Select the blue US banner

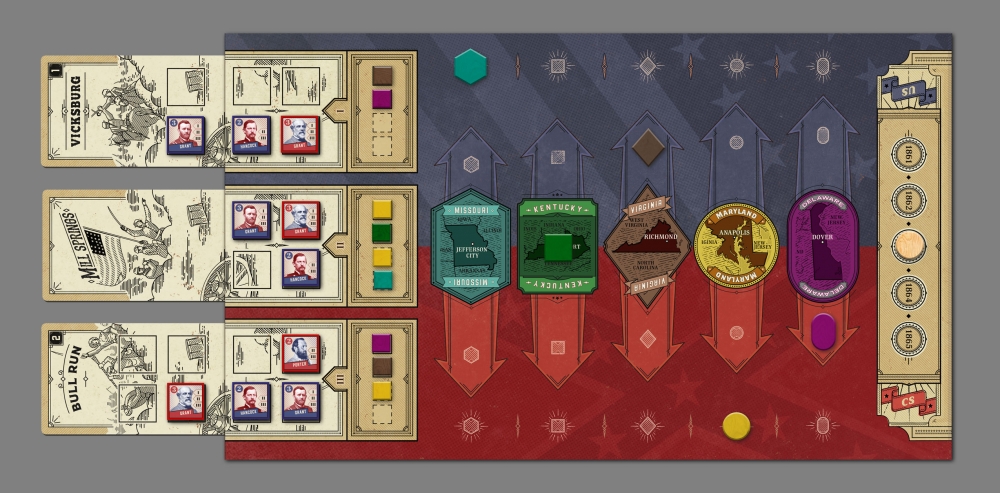pos(908,93)
